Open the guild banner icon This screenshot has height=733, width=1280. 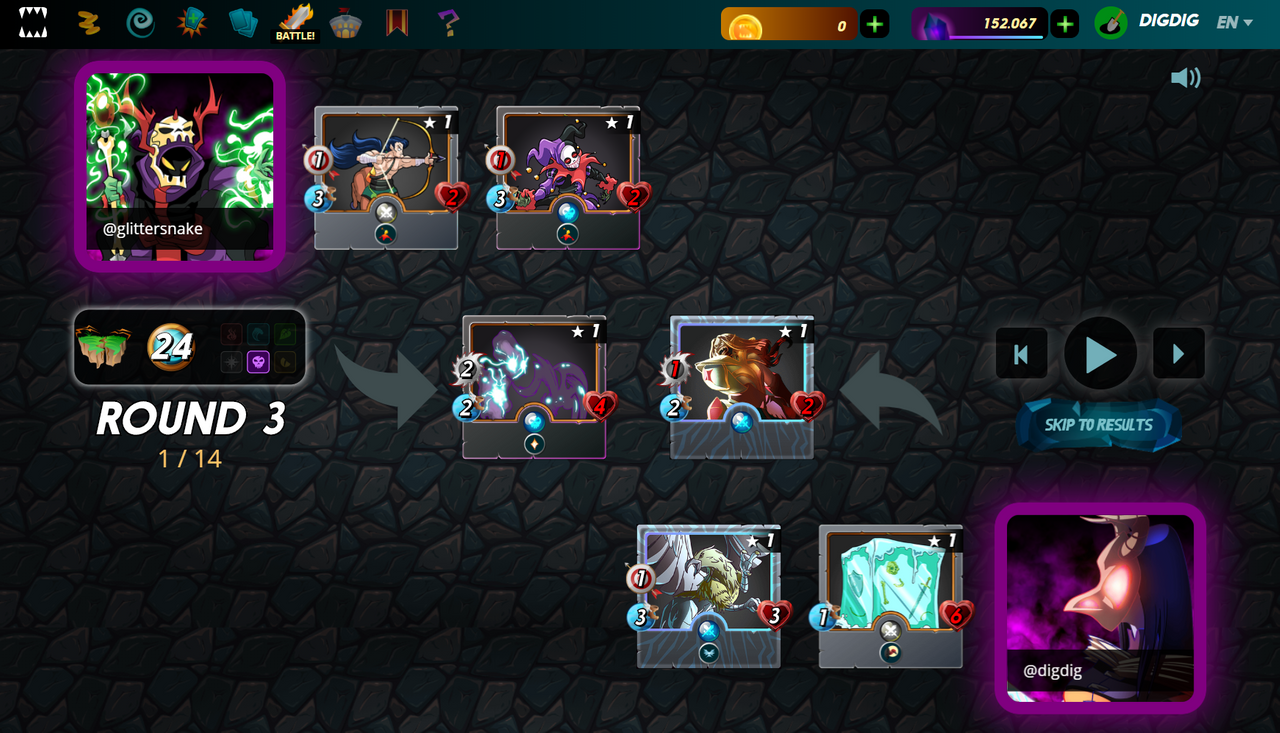pos(397,23)
